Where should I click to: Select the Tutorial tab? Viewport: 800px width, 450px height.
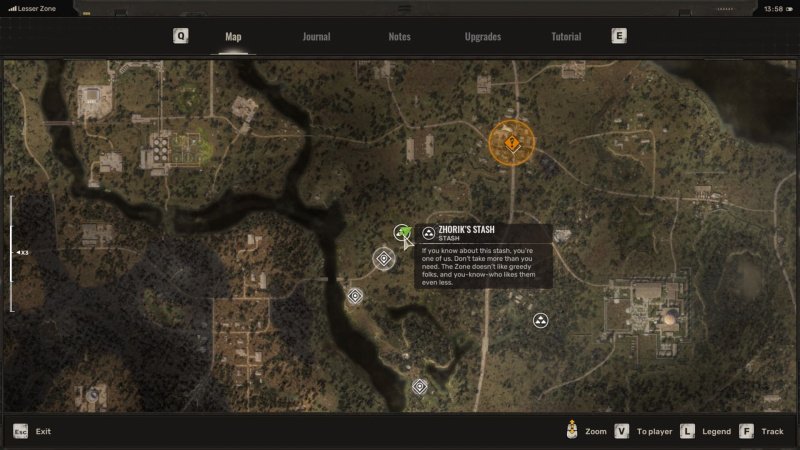[x=566, y=37]
